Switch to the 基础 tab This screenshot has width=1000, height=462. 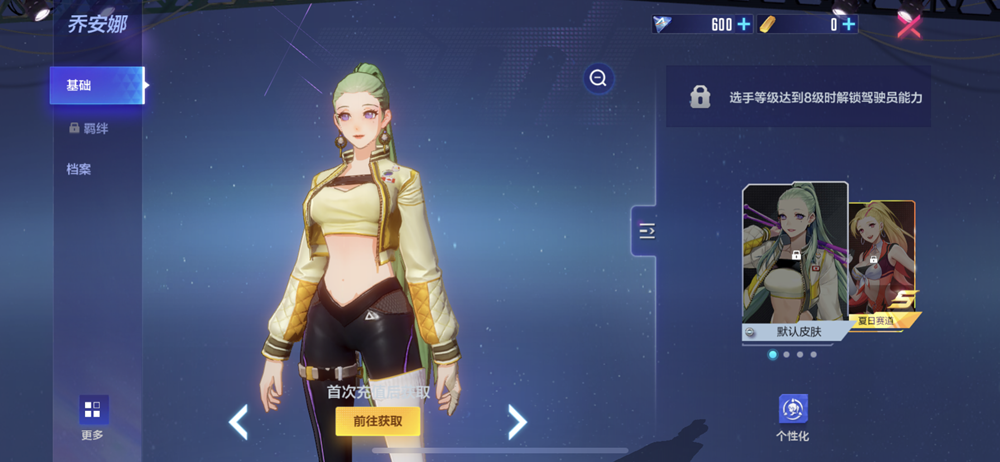[x=97, y=86]
